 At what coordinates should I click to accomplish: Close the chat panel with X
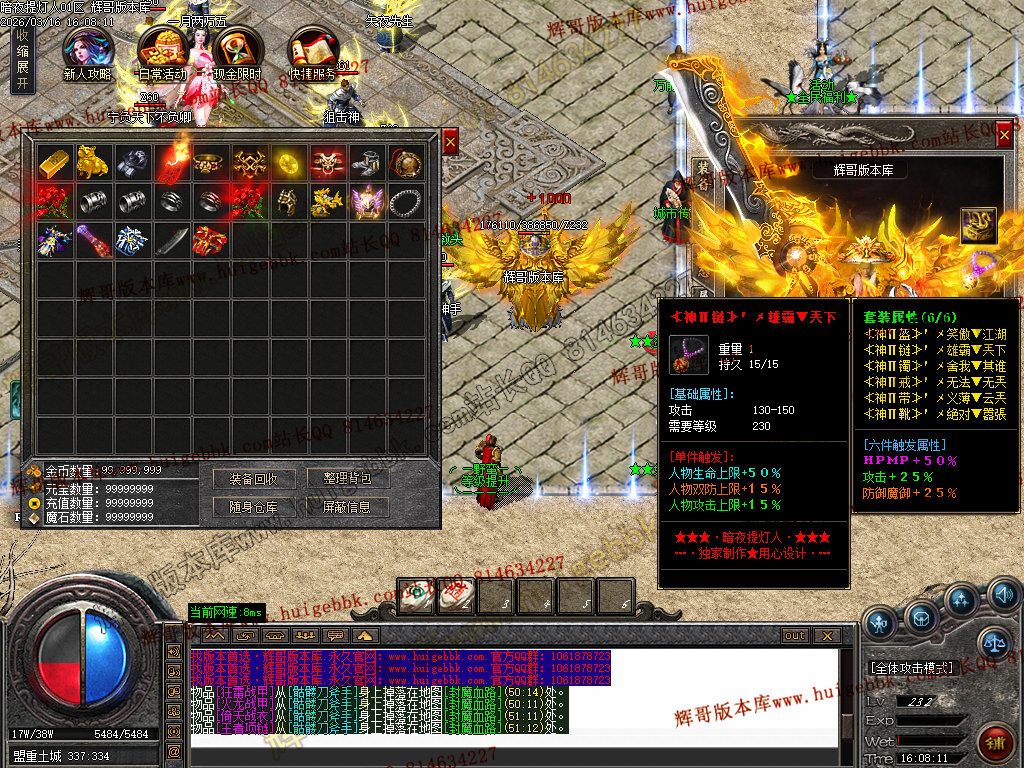pyautogui.click(x=826, y=635)
